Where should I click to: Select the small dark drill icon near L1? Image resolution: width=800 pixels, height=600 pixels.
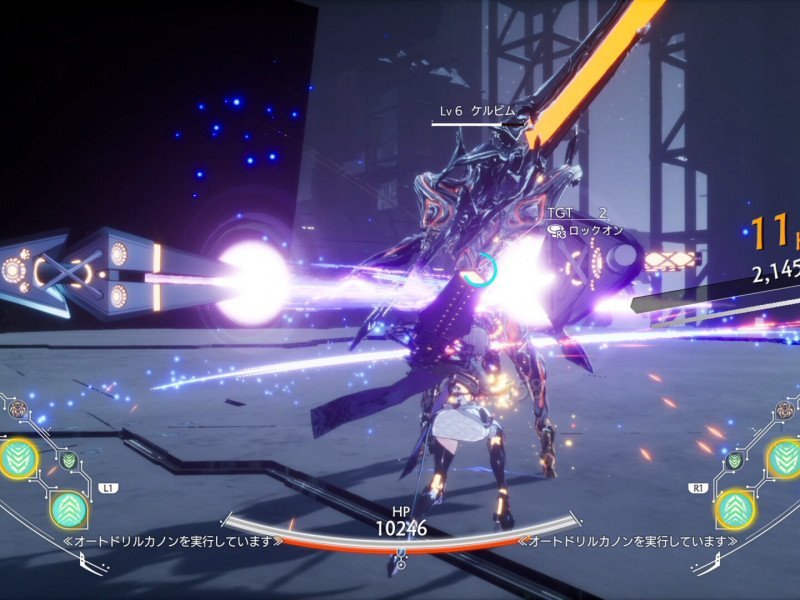tap(68, 461)
